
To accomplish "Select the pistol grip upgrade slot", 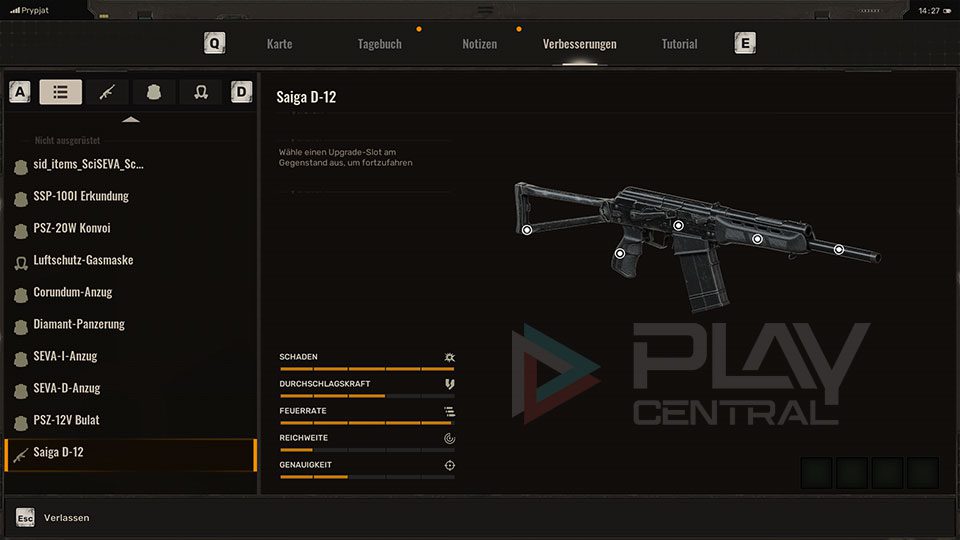I will (x=620, y=253).
